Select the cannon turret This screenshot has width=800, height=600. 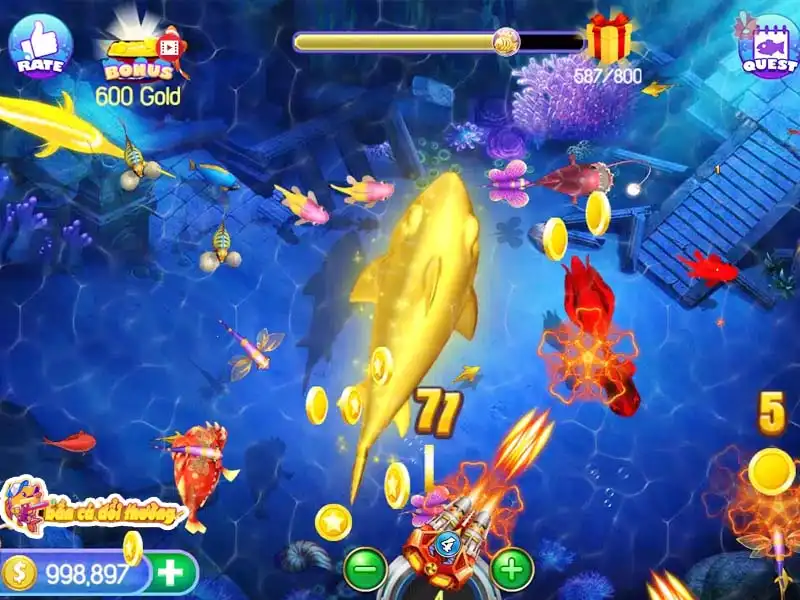tap(440, 545)
